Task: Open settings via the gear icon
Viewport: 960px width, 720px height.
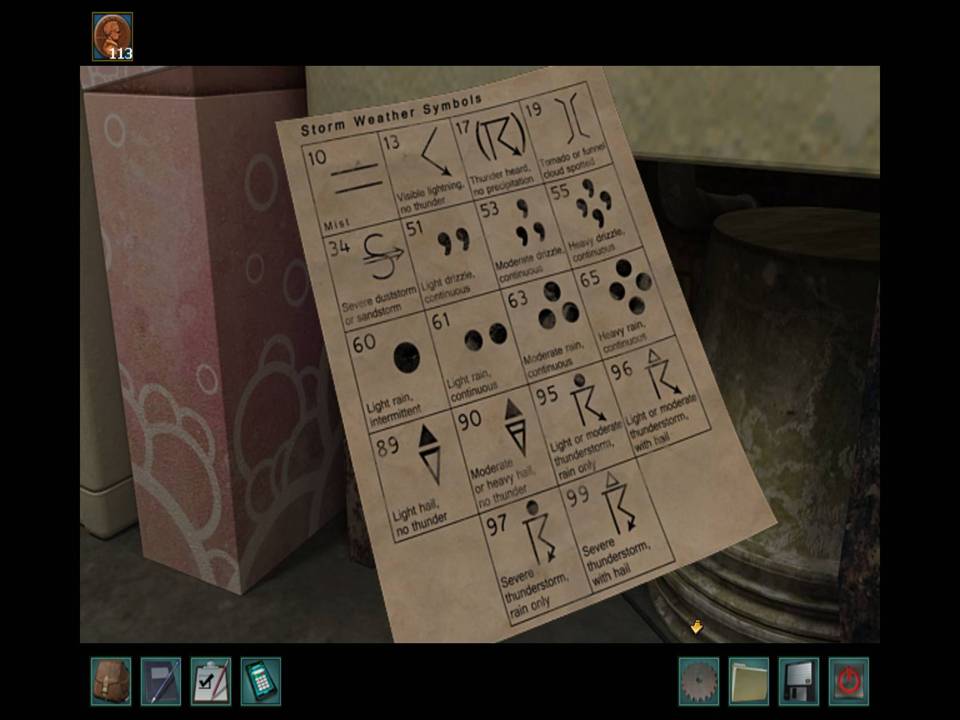Action: click(x=699, y=681)
